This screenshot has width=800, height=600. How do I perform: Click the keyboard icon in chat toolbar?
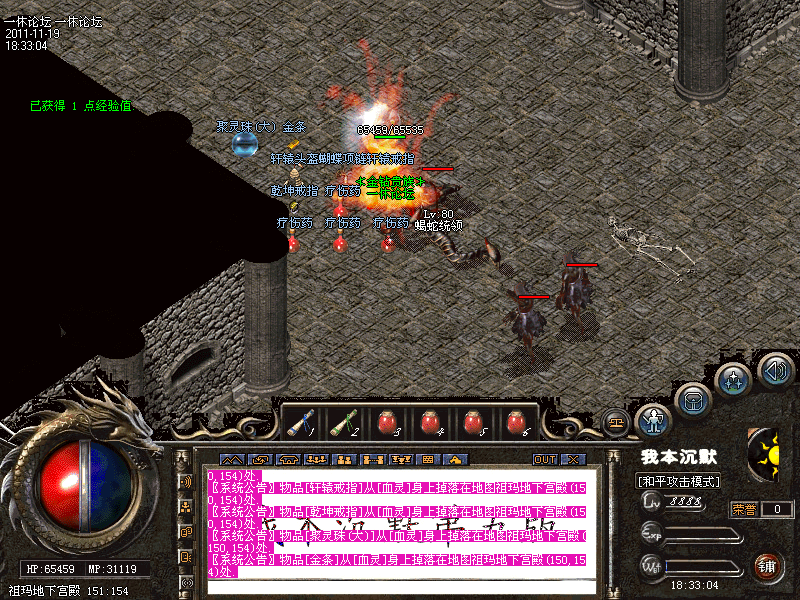(428, 459)
